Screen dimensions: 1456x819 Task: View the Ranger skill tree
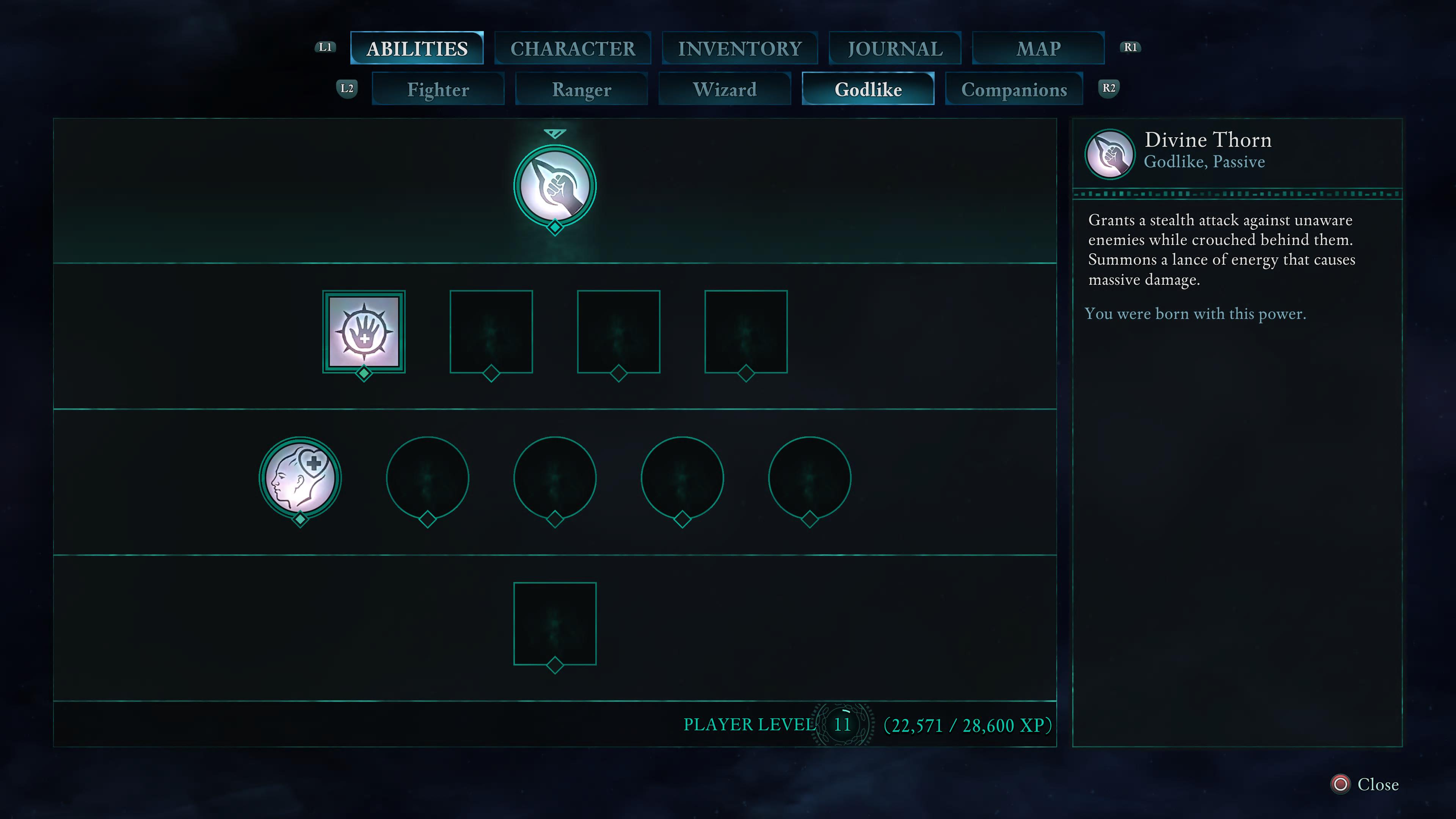[x=581, y=89]
